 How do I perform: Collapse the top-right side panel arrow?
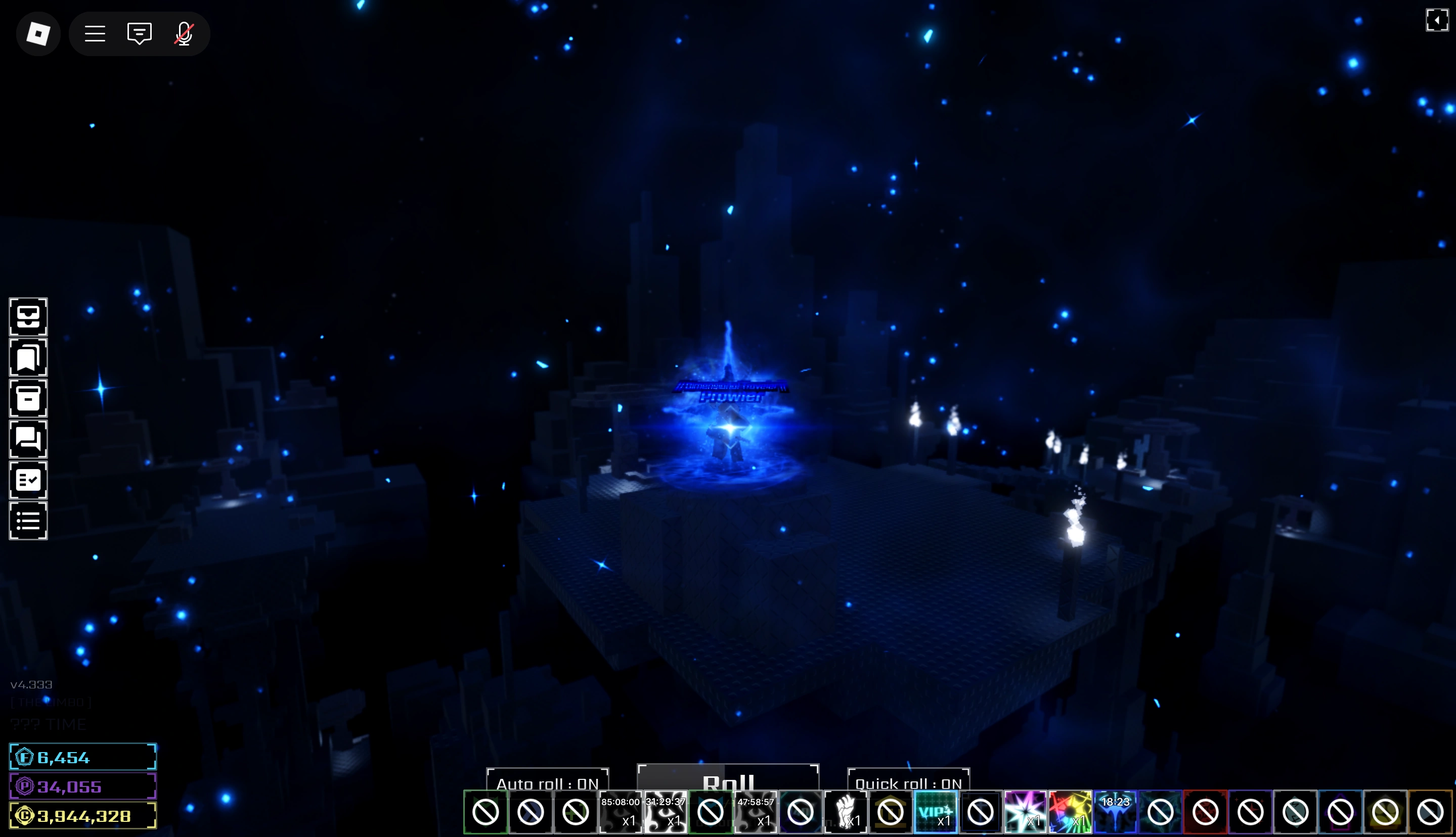(x=1438, y=21)
